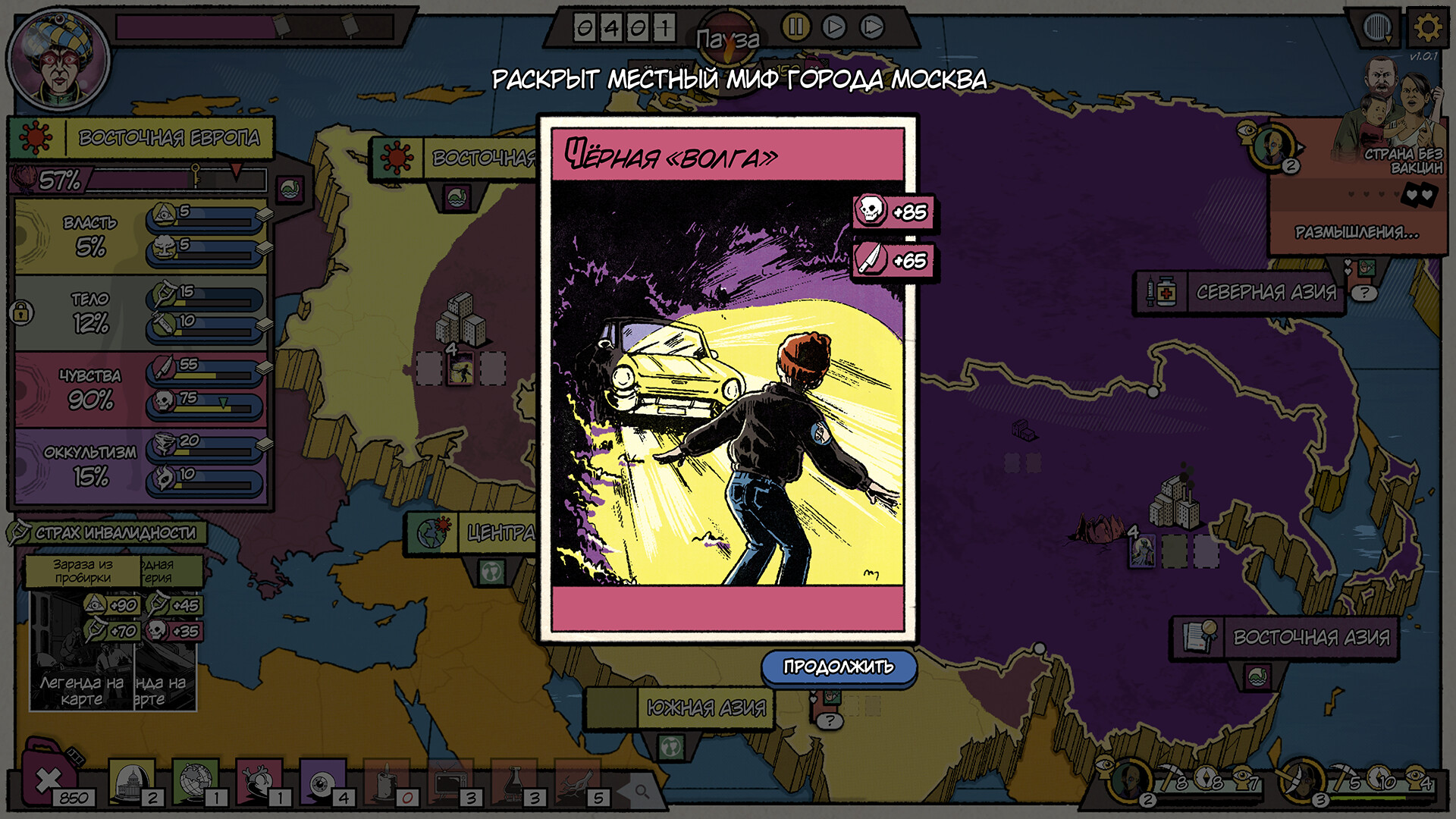The image size is (1456, 819).
Task: Open the Северная Азия region banner
Action: (x=1268, y=293)
